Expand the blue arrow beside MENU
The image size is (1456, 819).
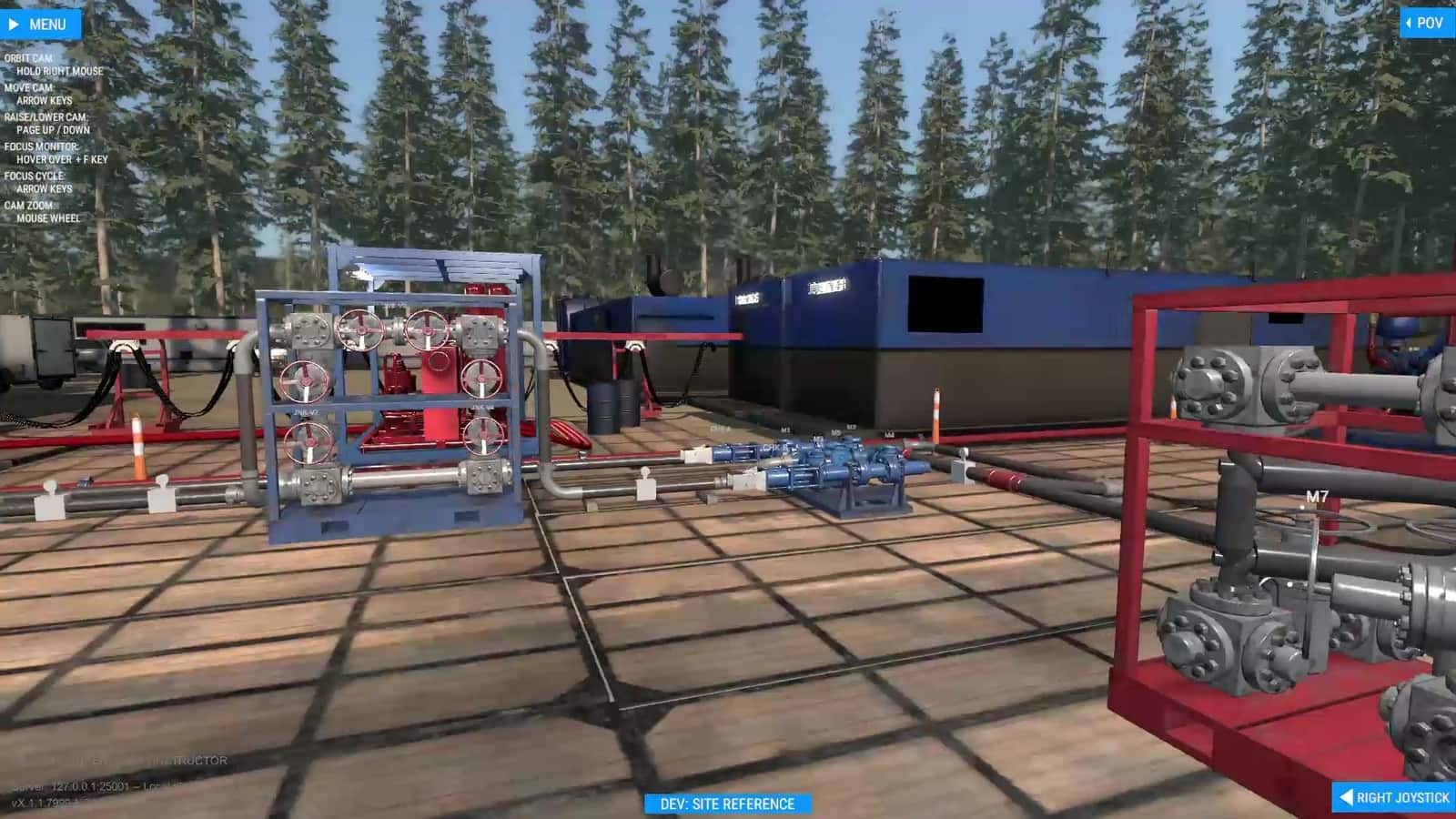[13, 24]
